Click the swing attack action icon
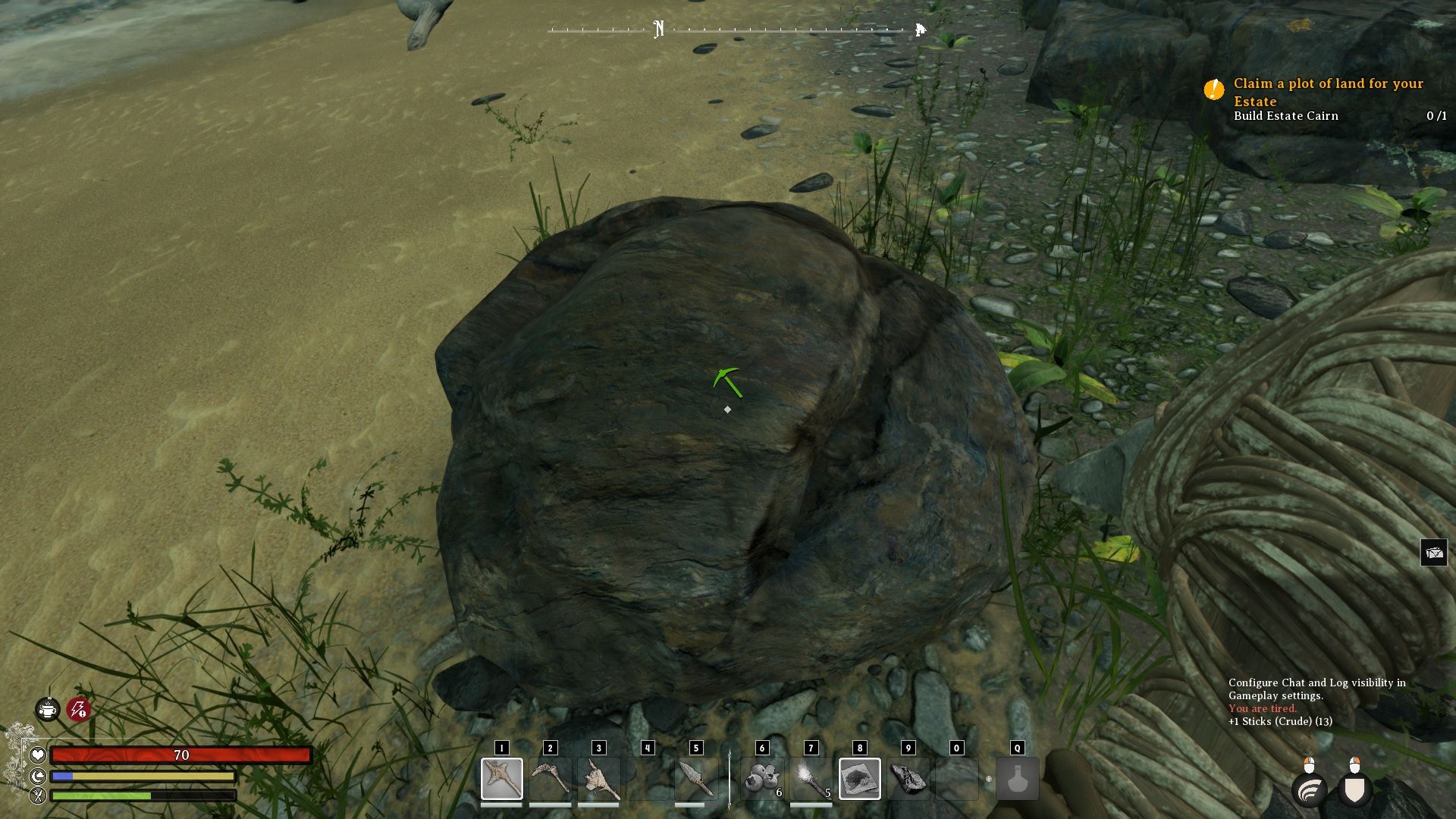1456x819 pixels. 1310,790
